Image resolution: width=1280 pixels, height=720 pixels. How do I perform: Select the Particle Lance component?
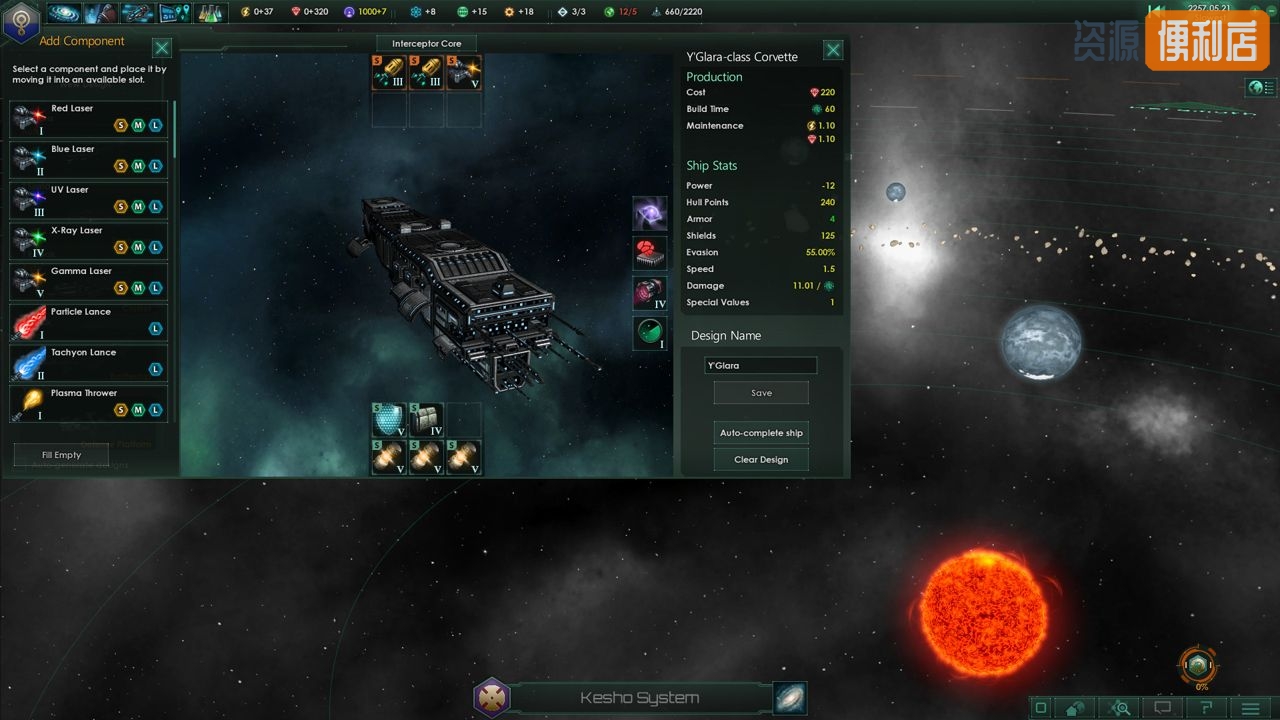(x=88, y=323)
